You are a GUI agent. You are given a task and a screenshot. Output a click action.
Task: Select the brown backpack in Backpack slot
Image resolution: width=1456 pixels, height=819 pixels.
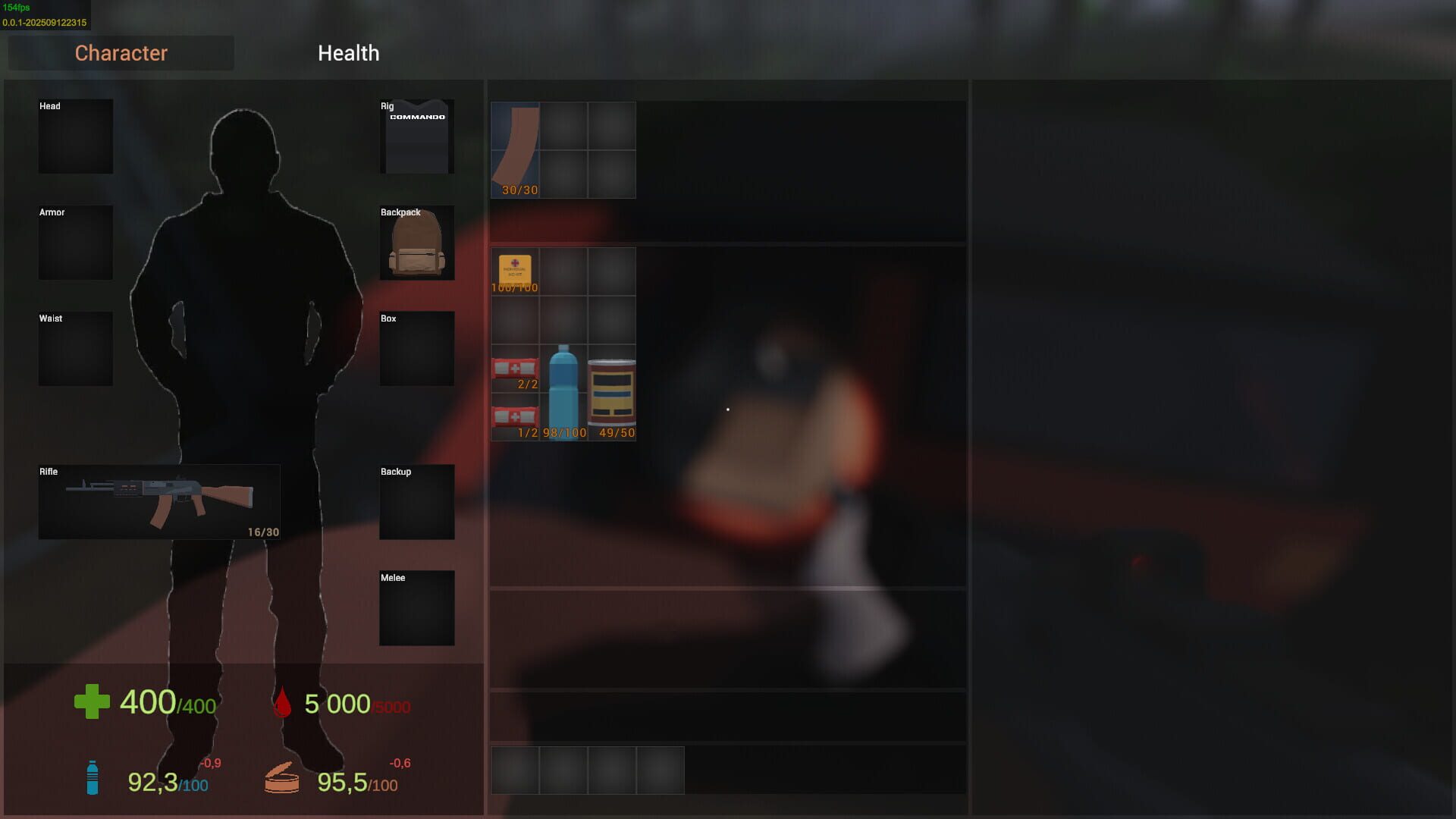coord(416,243)
